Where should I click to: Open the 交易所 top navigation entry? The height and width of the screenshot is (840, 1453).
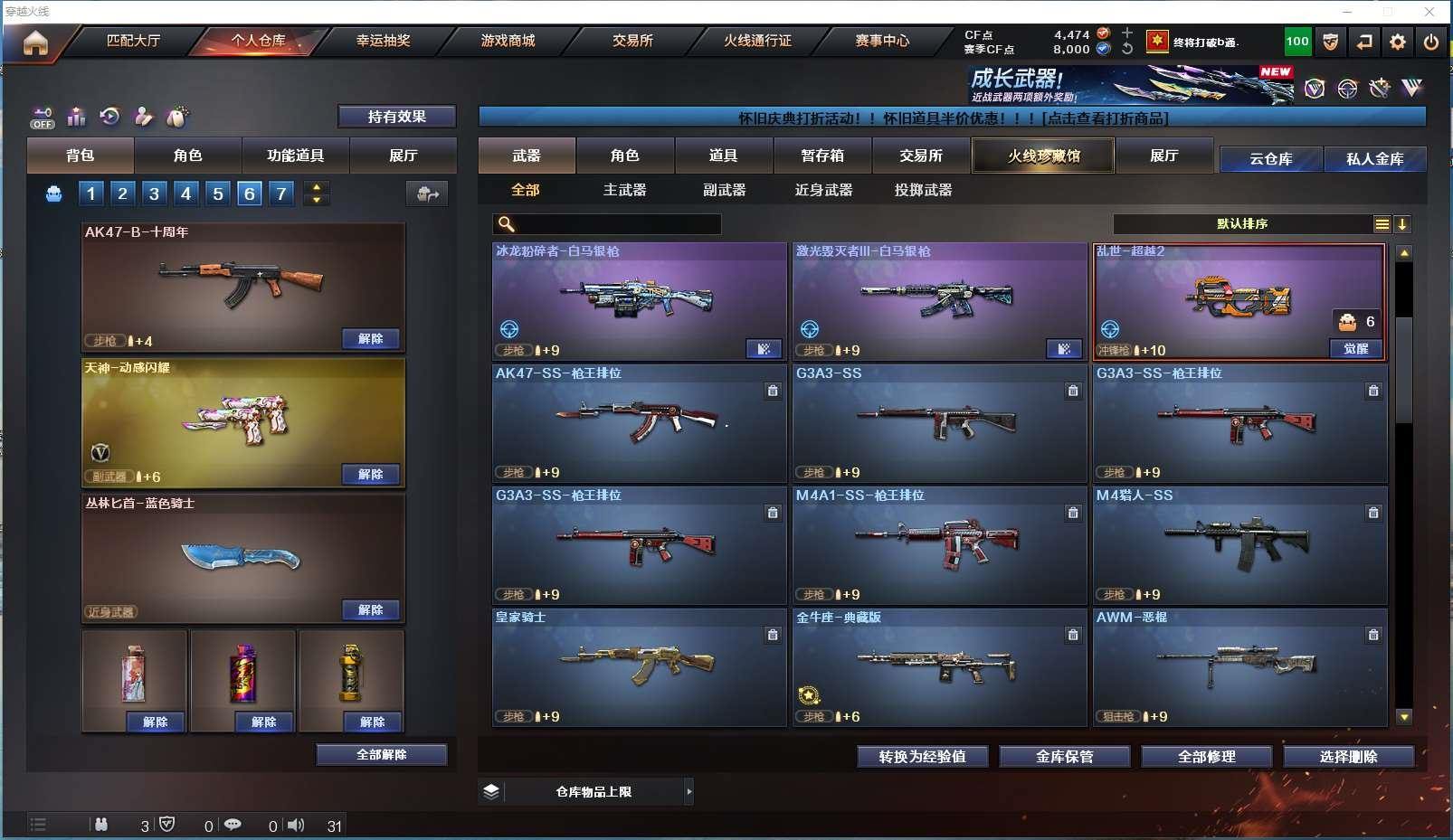coord(632,41)
